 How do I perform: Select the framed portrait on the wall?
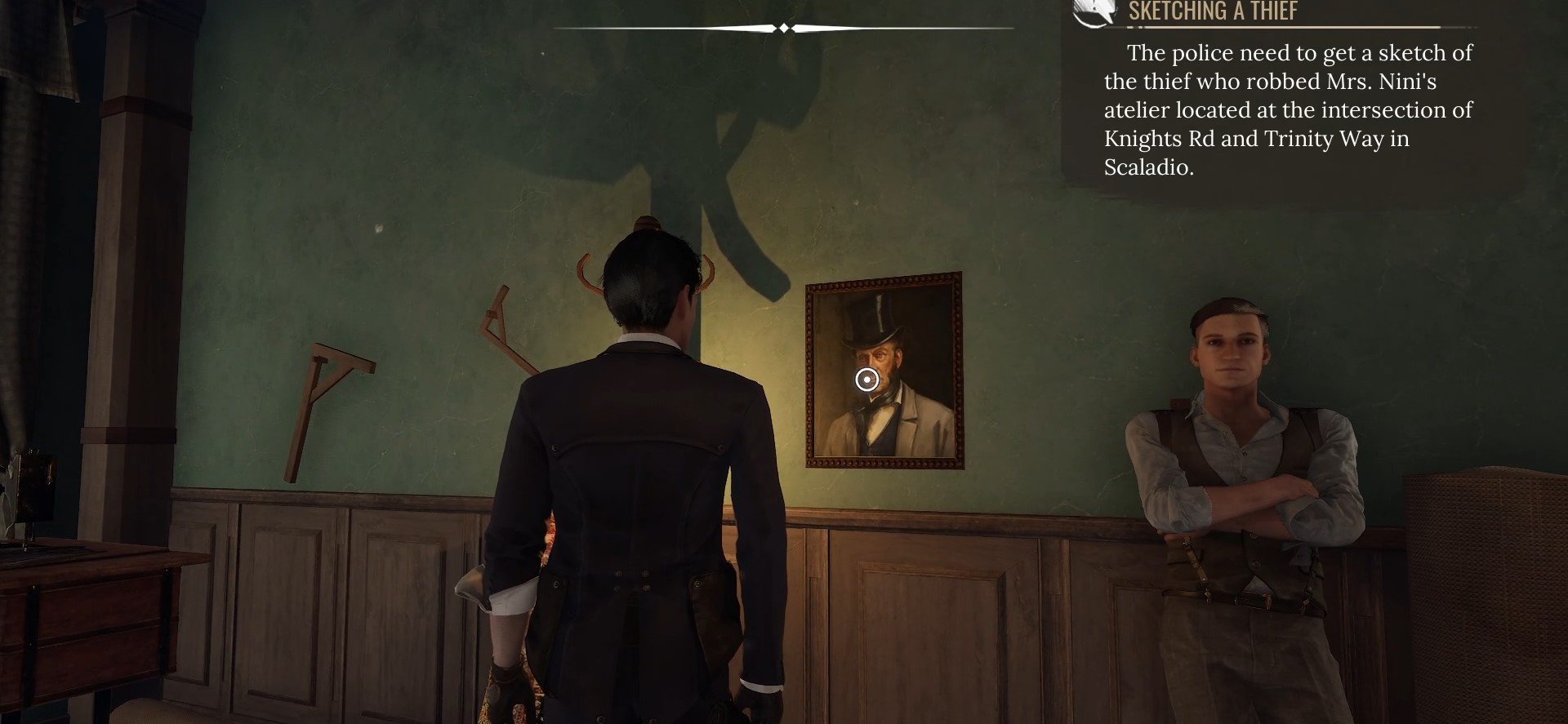pos(884,371)
